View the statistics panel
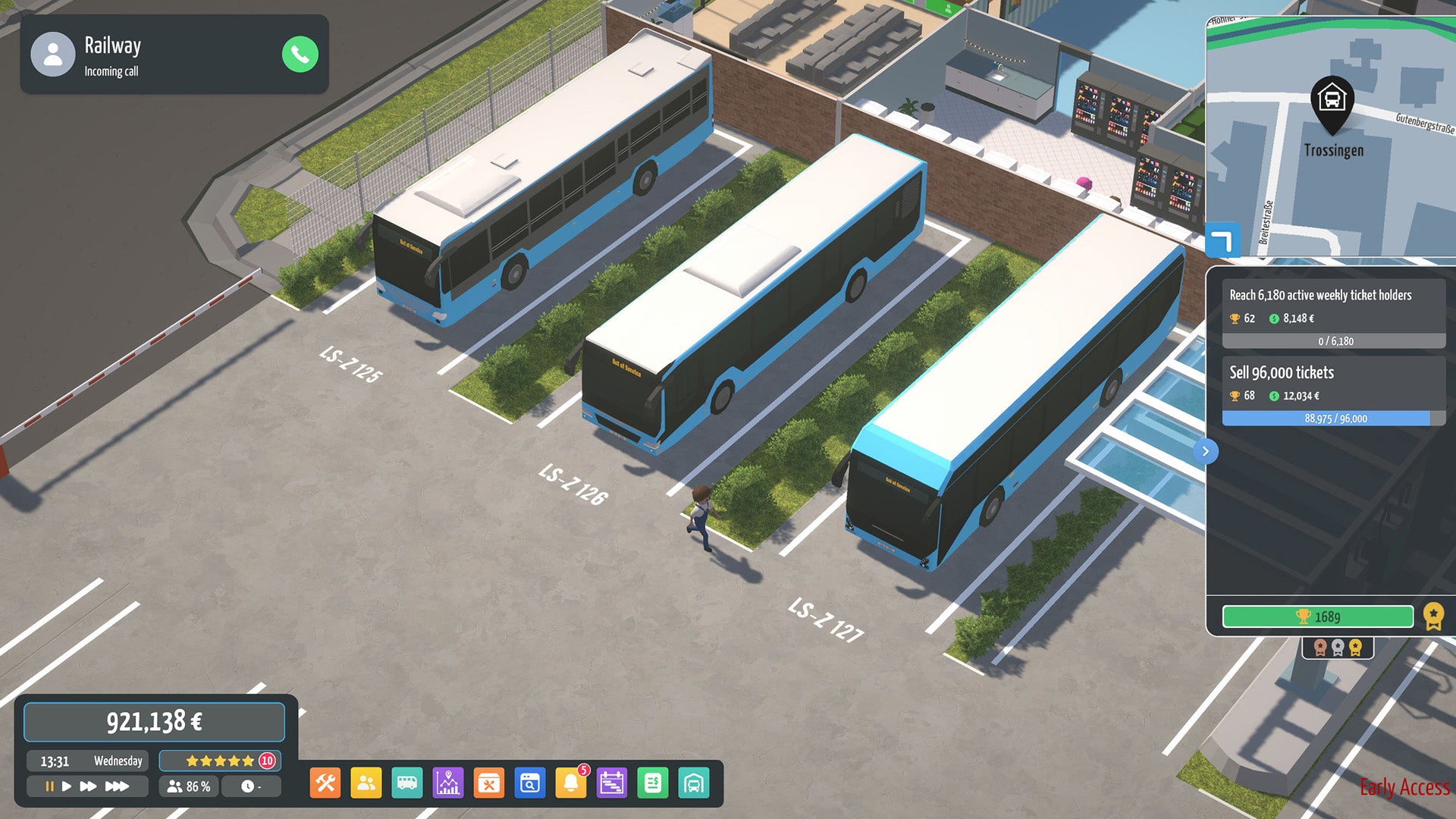1456x819 pixels. (449, 783)
